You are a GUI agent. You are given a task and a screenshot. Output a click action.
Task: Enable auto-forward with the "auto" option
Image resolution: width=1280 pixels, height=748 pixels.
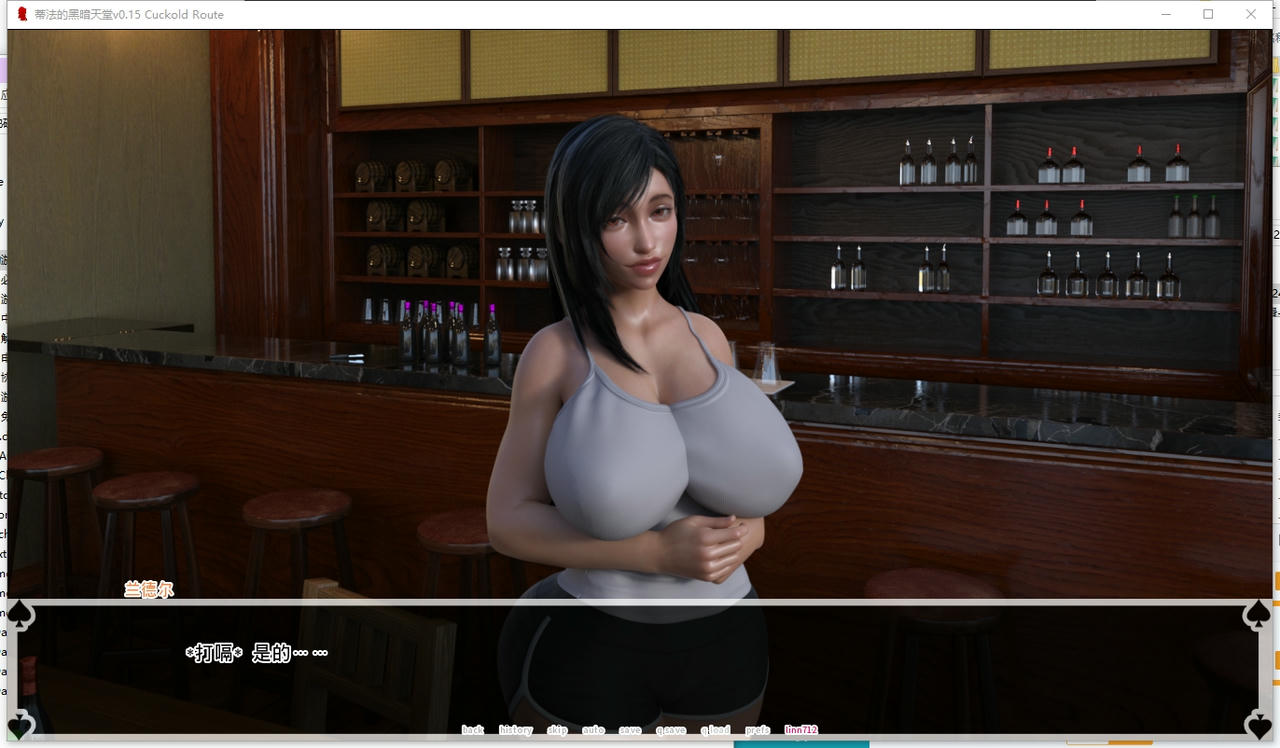click(593, 730)
